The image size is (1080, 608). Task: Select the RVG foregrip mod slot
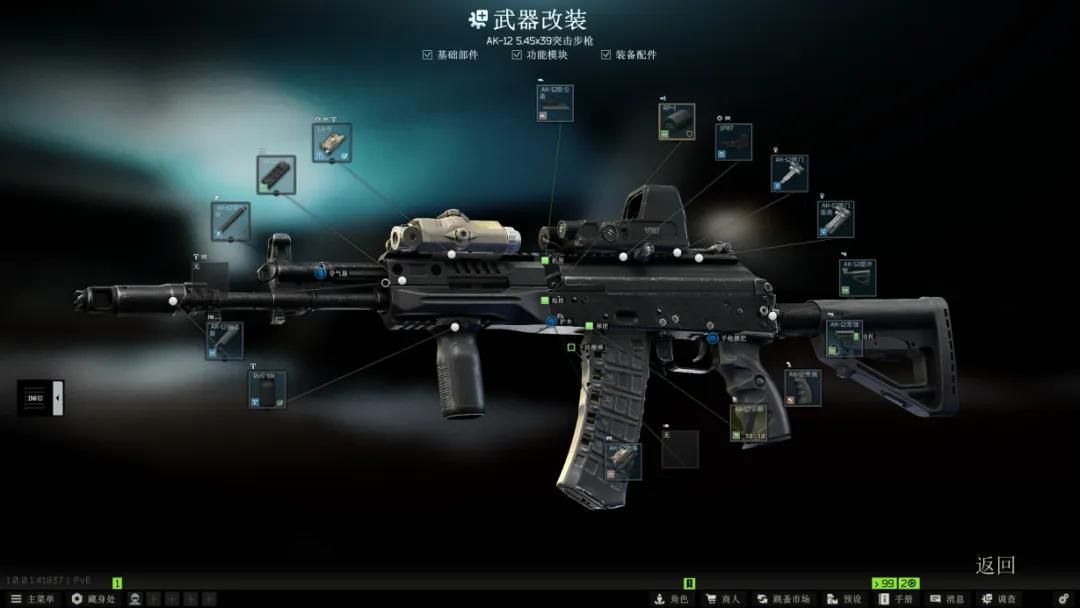[267, 389]
